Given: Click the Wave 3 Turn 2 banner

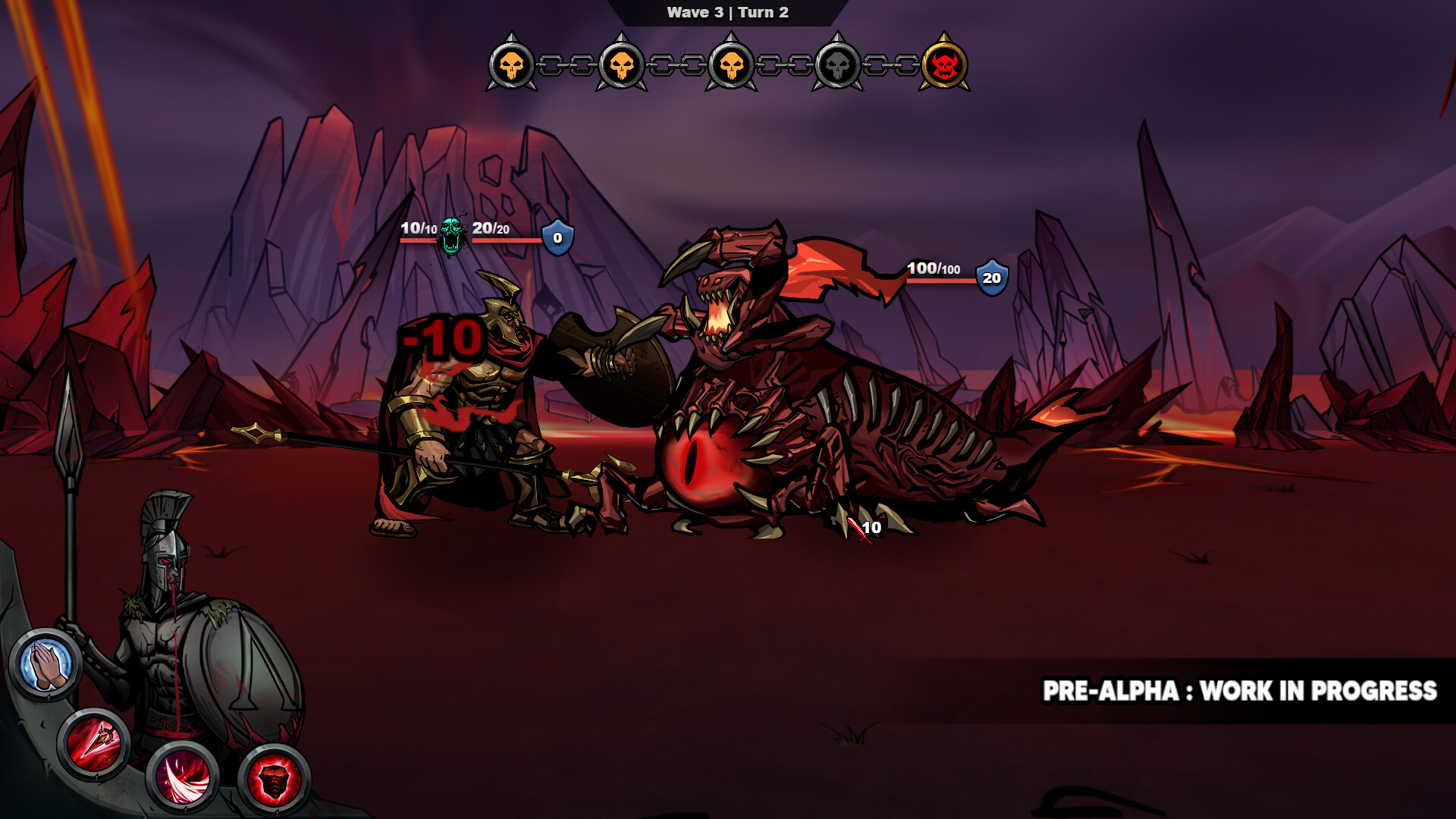Looking at the screenshot, I should tap(726, 11).
